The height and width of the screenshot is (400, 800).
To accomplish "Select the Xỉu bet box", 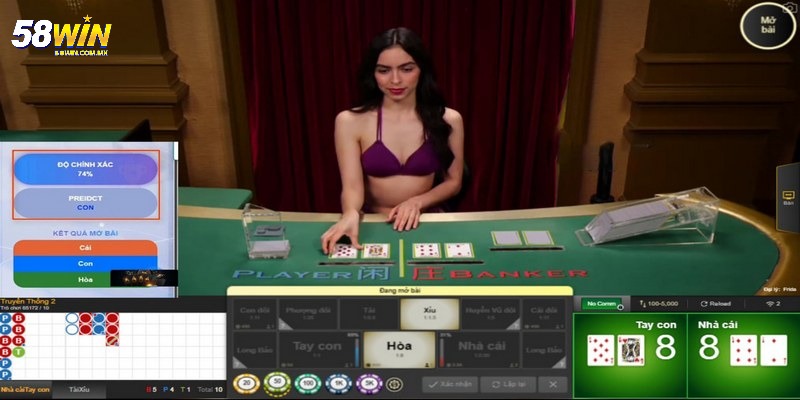I will coord(430,313).
